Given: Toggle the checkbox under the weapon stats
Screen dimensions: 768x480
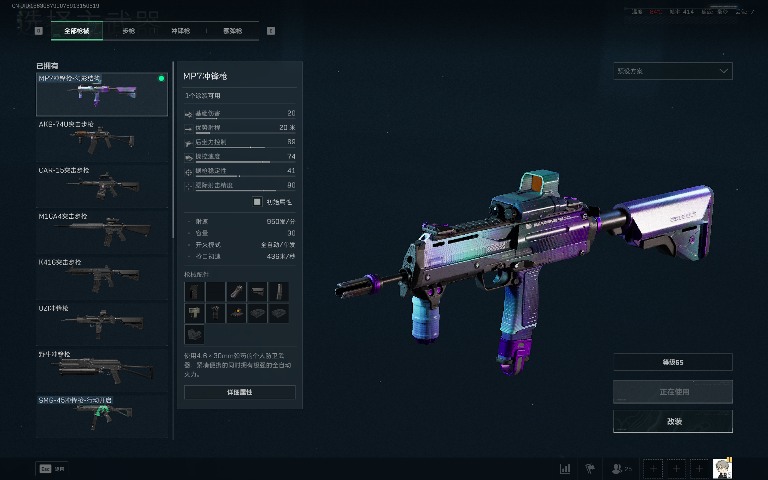Looking at the screenshot, I should pyautogui.click(x=256, y=201).
